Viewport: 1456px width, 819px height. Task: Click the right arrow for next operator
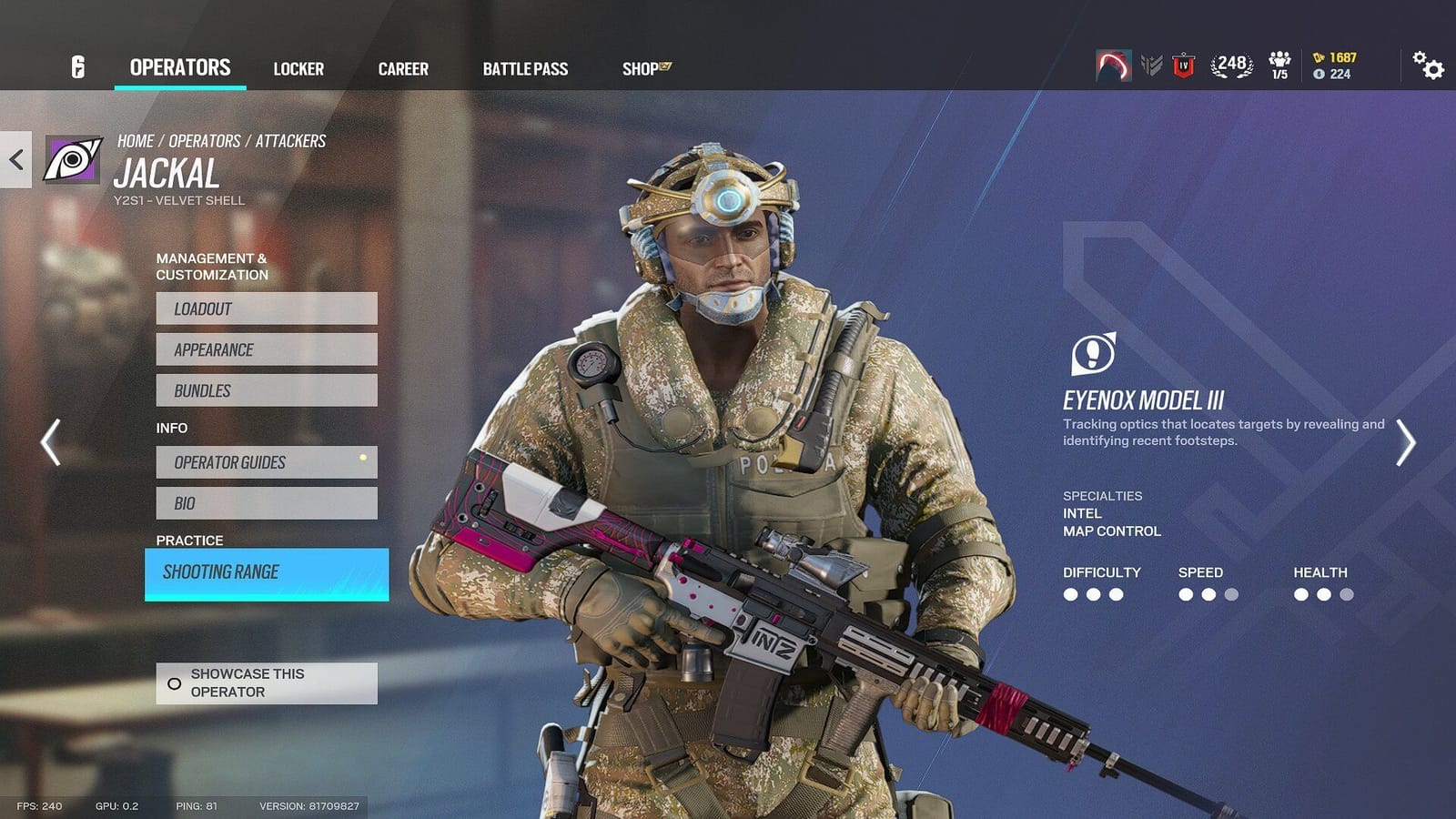click(x=1406, y=443)
